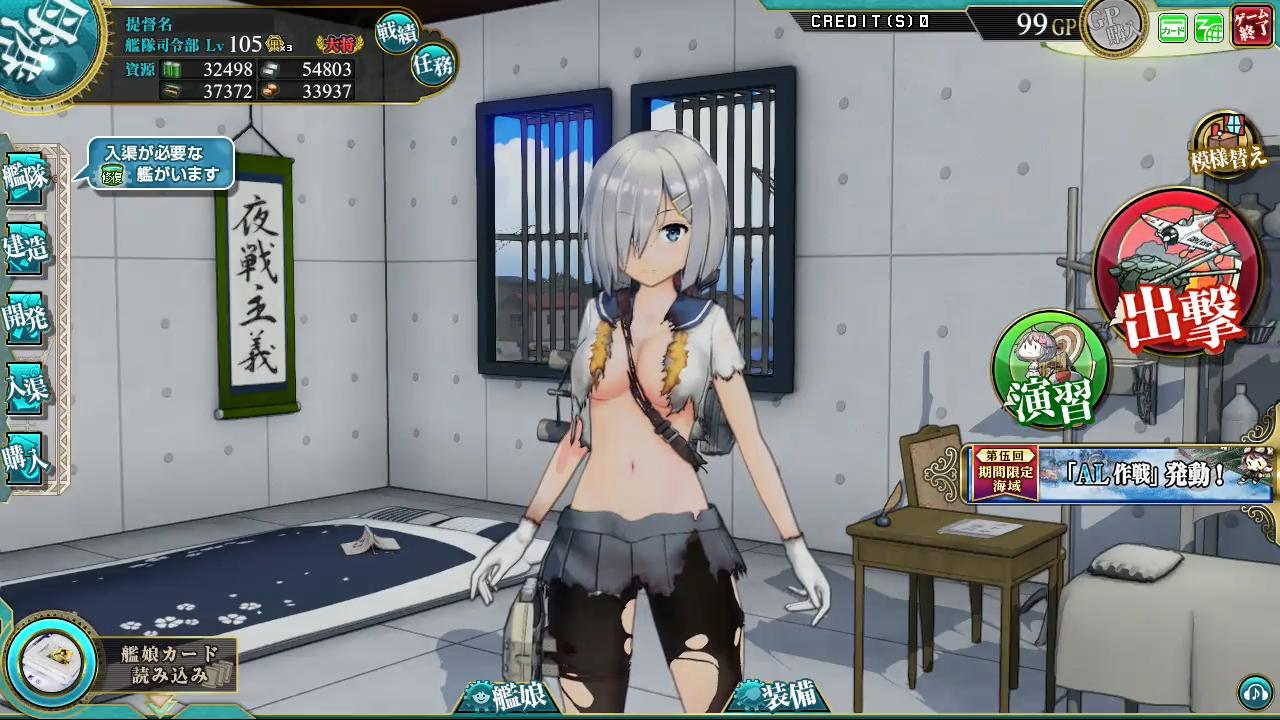The image size is (1280, 720).
Task: Click the 入渠が必要な艦がいます notification bubble
Action: click(162, 164)
